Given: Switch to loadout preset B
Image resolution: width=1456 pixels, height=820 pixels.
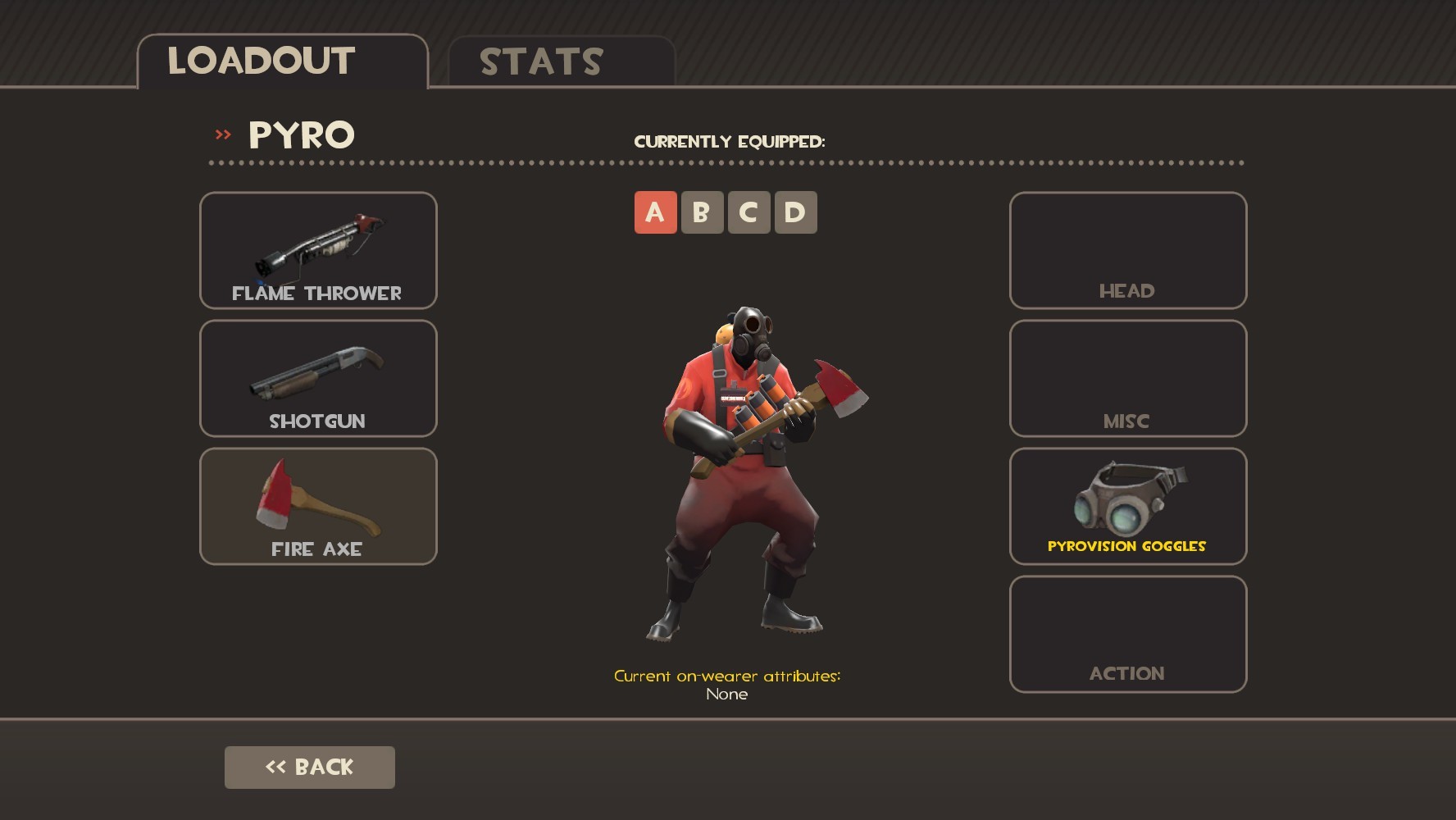Looking at the screenshot, I should click(702, 212).
